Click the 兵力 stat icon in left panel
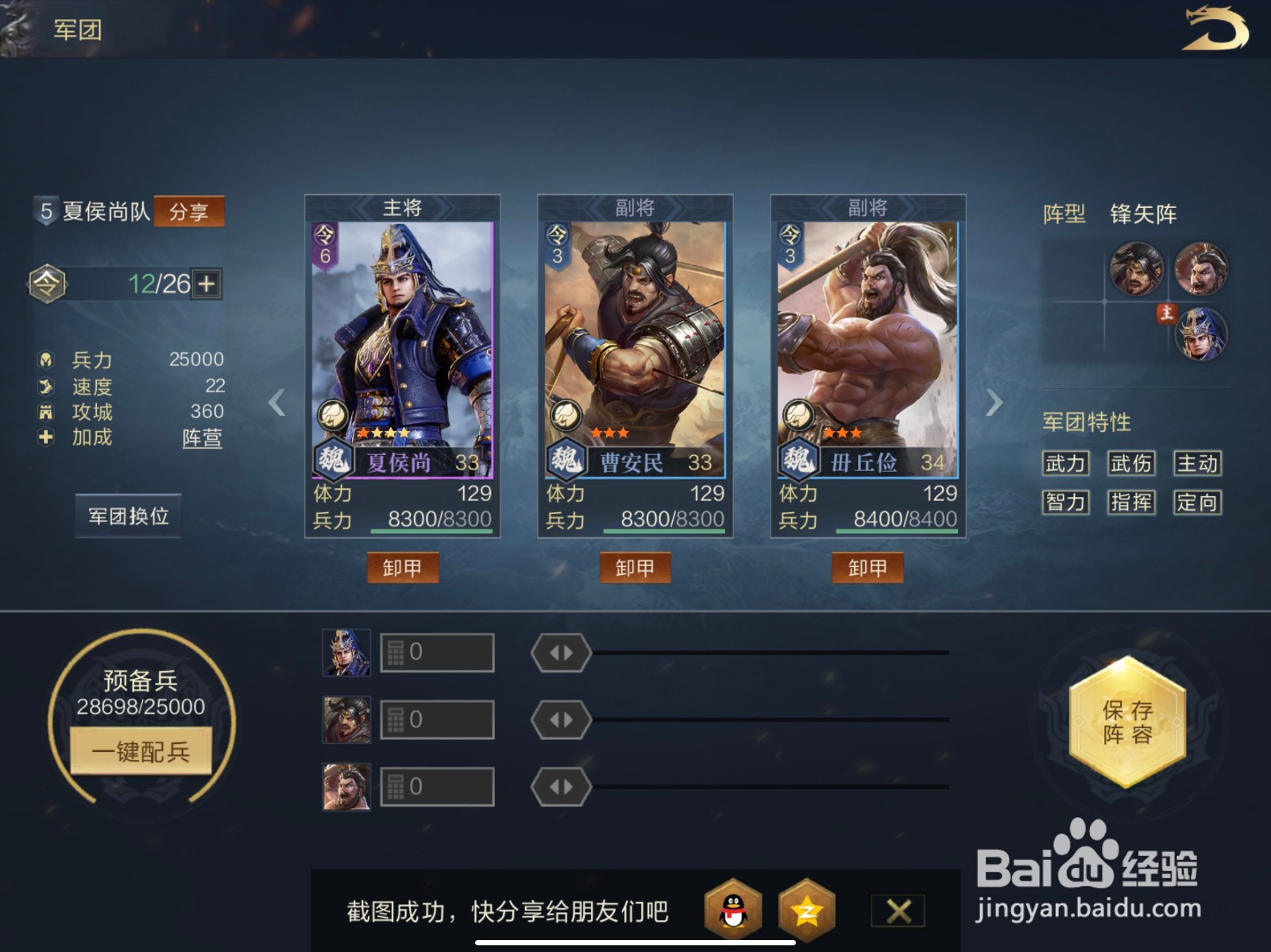Image resolution: width=1271 pixels, height=952 pixels. (46, 359)
